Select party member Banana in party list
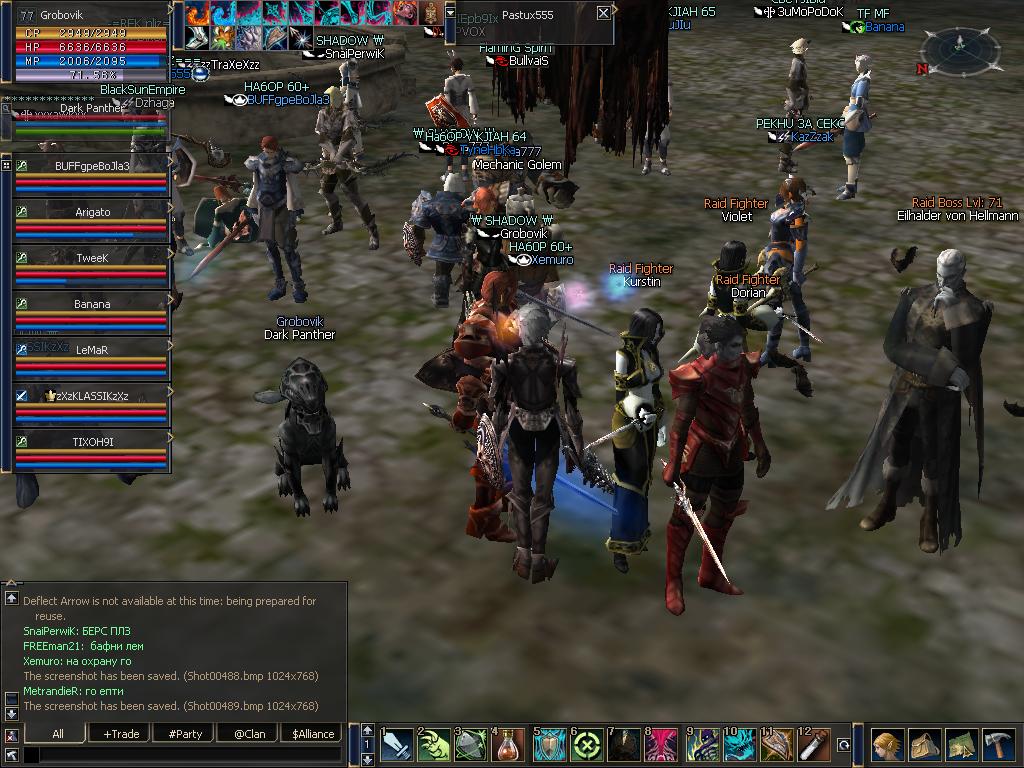 92,304
